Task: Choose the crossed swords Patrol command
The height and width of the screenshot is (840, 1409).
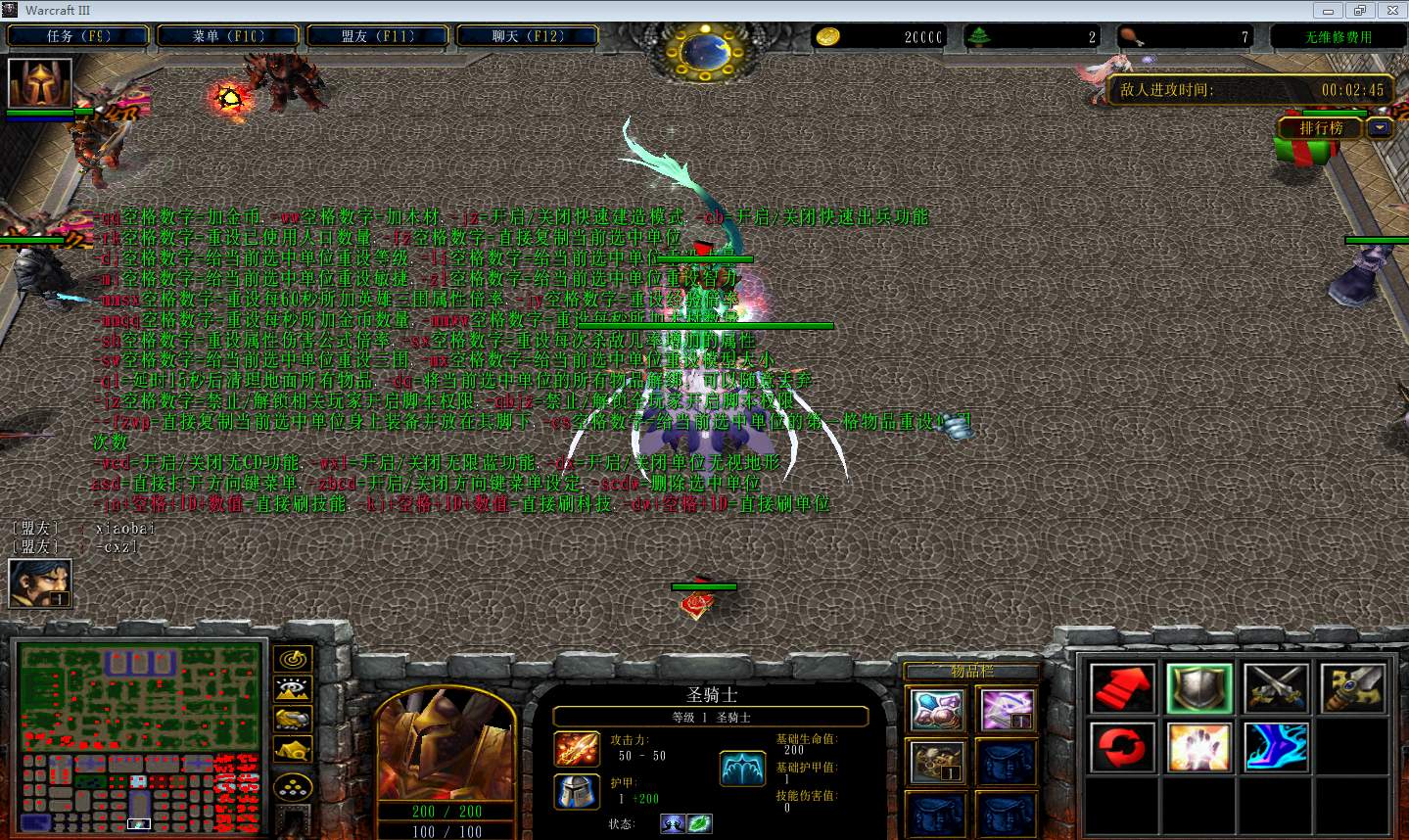Action: (1276, 688)
